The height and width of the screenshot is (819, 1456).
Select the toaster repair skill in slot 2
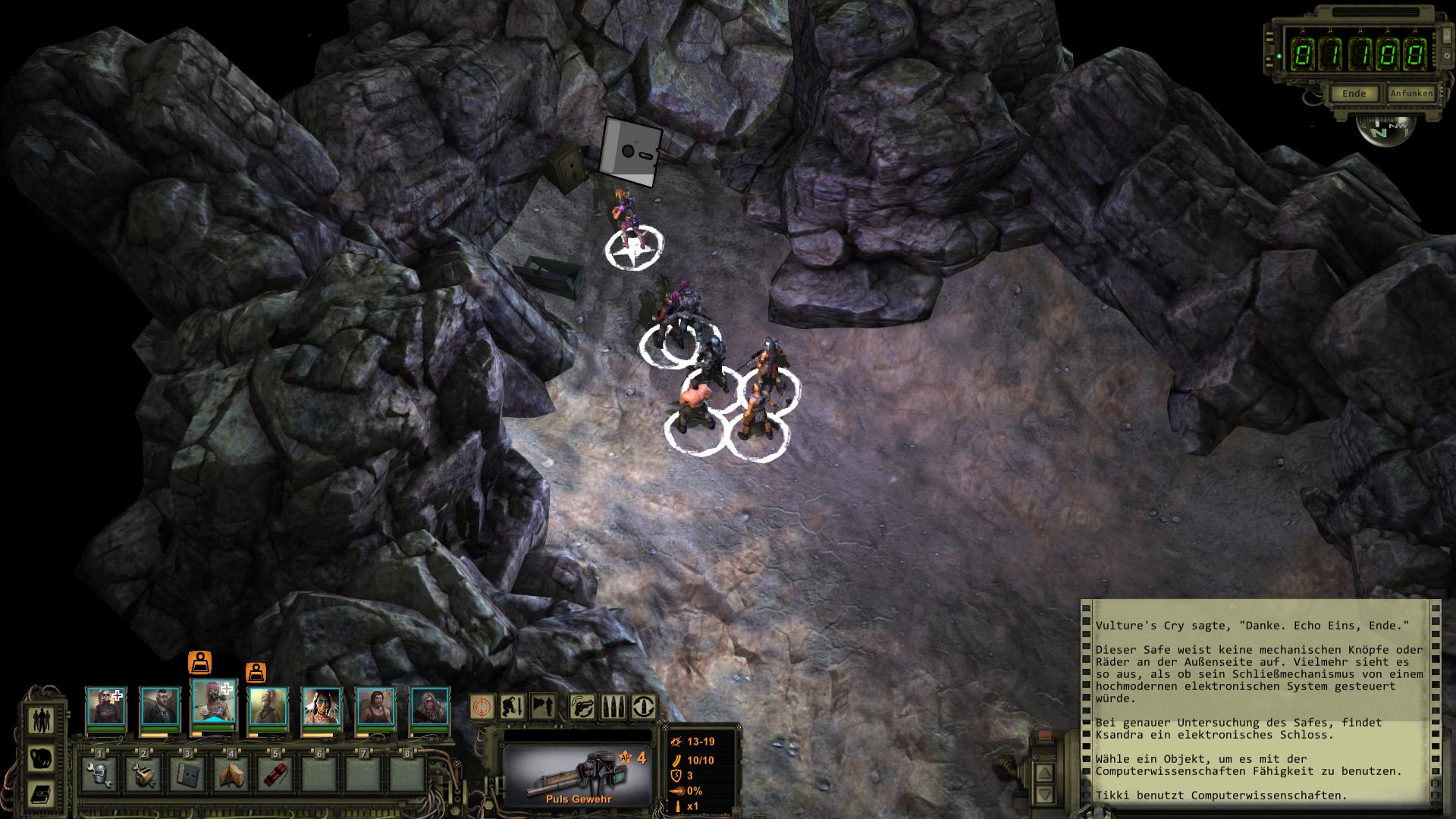point(143,775)
